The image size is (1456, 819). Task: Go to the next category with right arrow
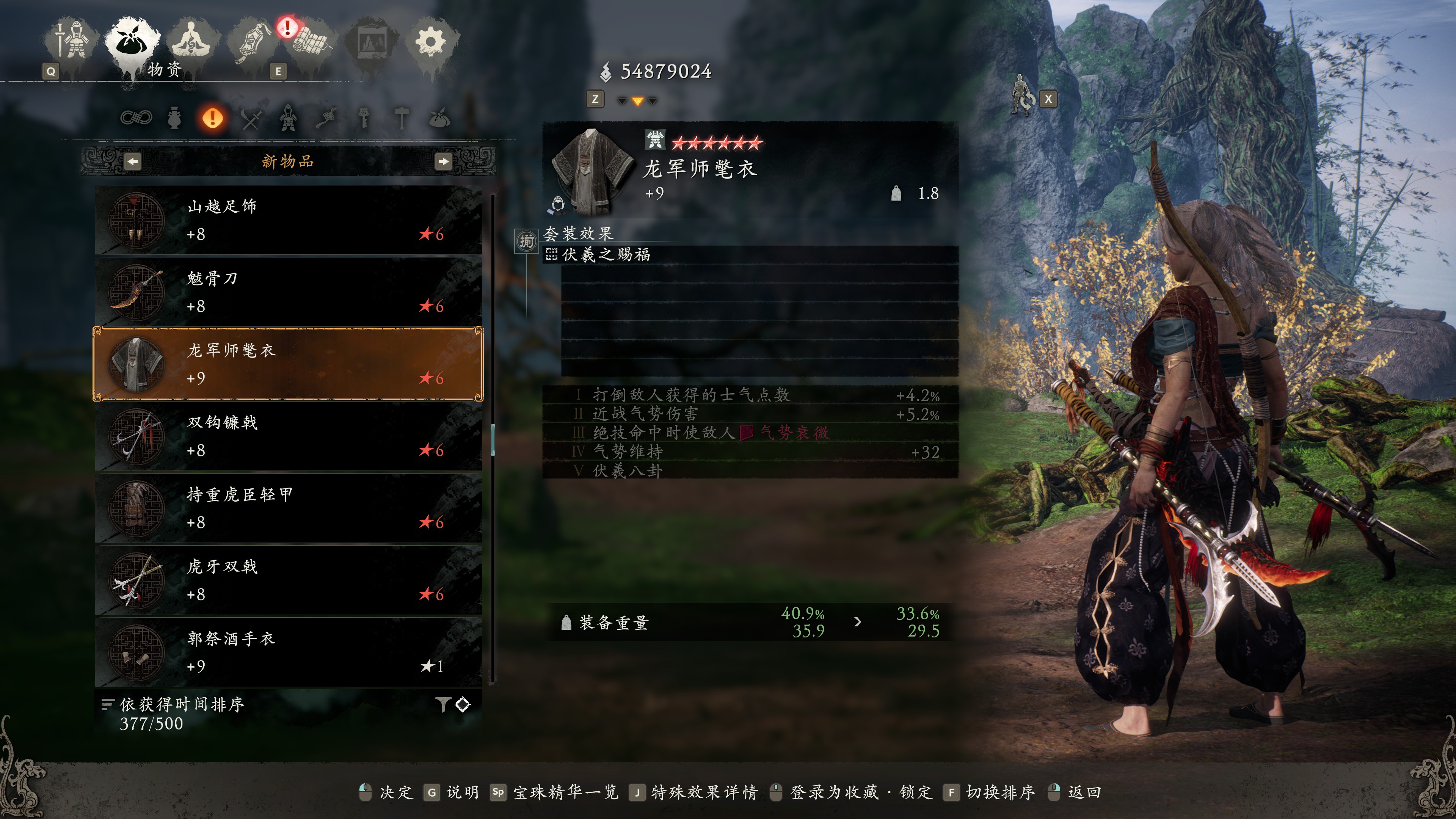point(443,162)
